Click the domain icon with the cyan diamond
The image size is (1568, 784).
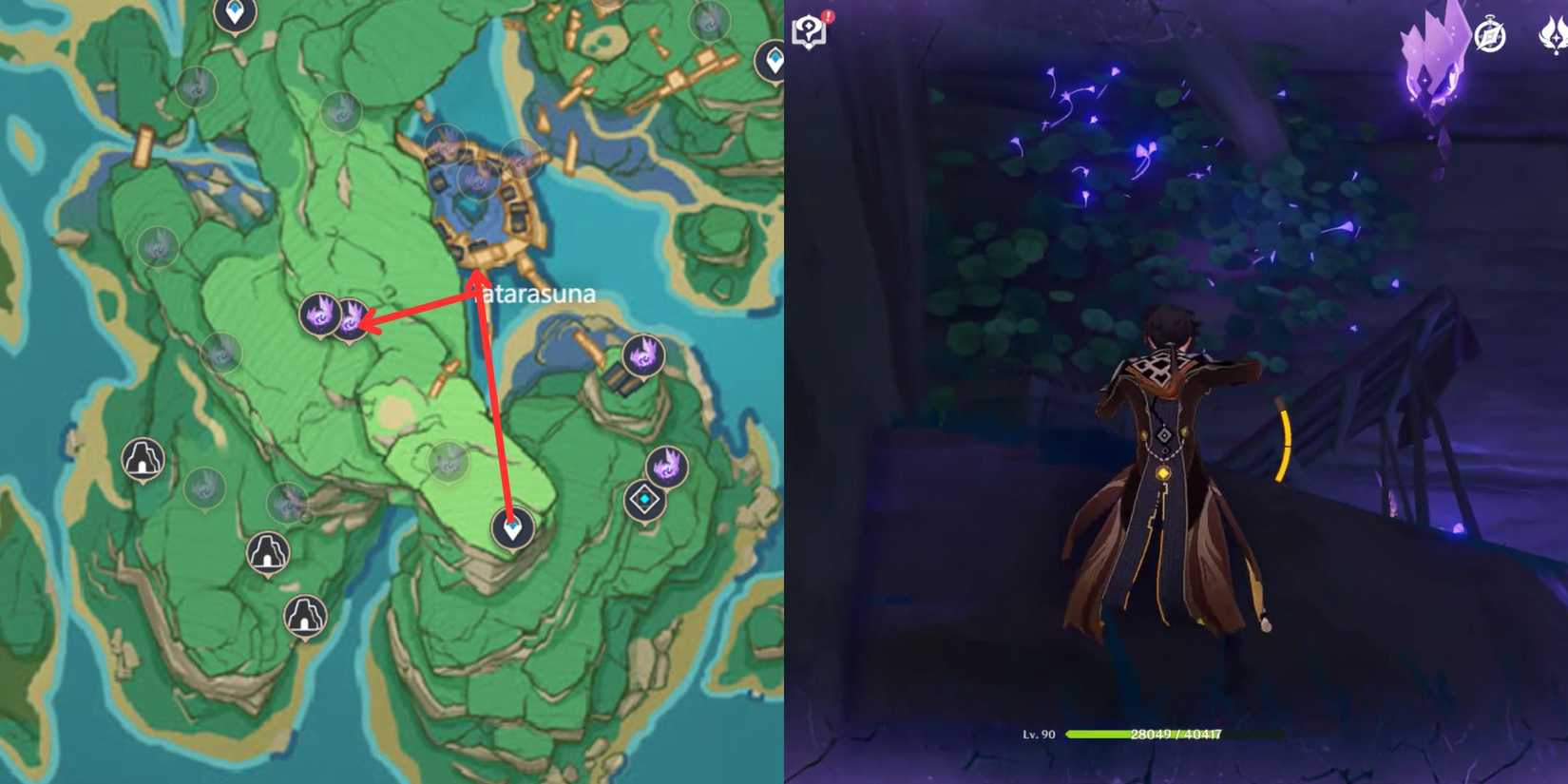[643, 497]
